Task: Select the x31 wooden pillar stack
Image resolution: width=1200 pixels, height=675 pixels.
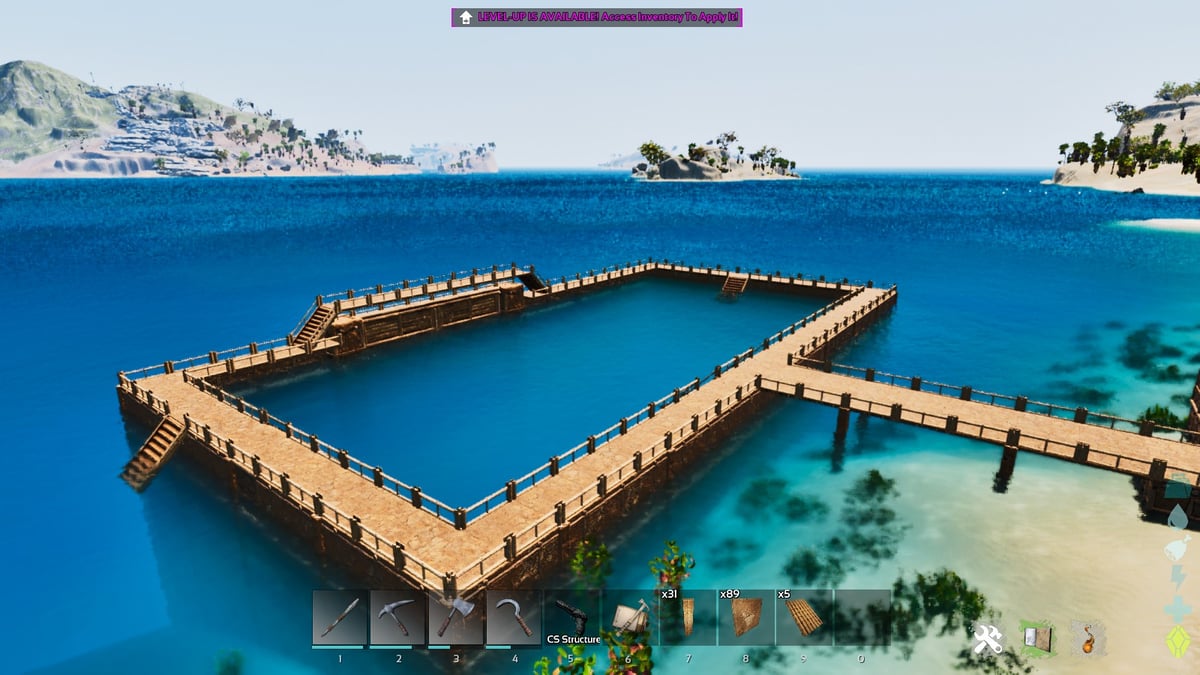Action: coord(688,618)
